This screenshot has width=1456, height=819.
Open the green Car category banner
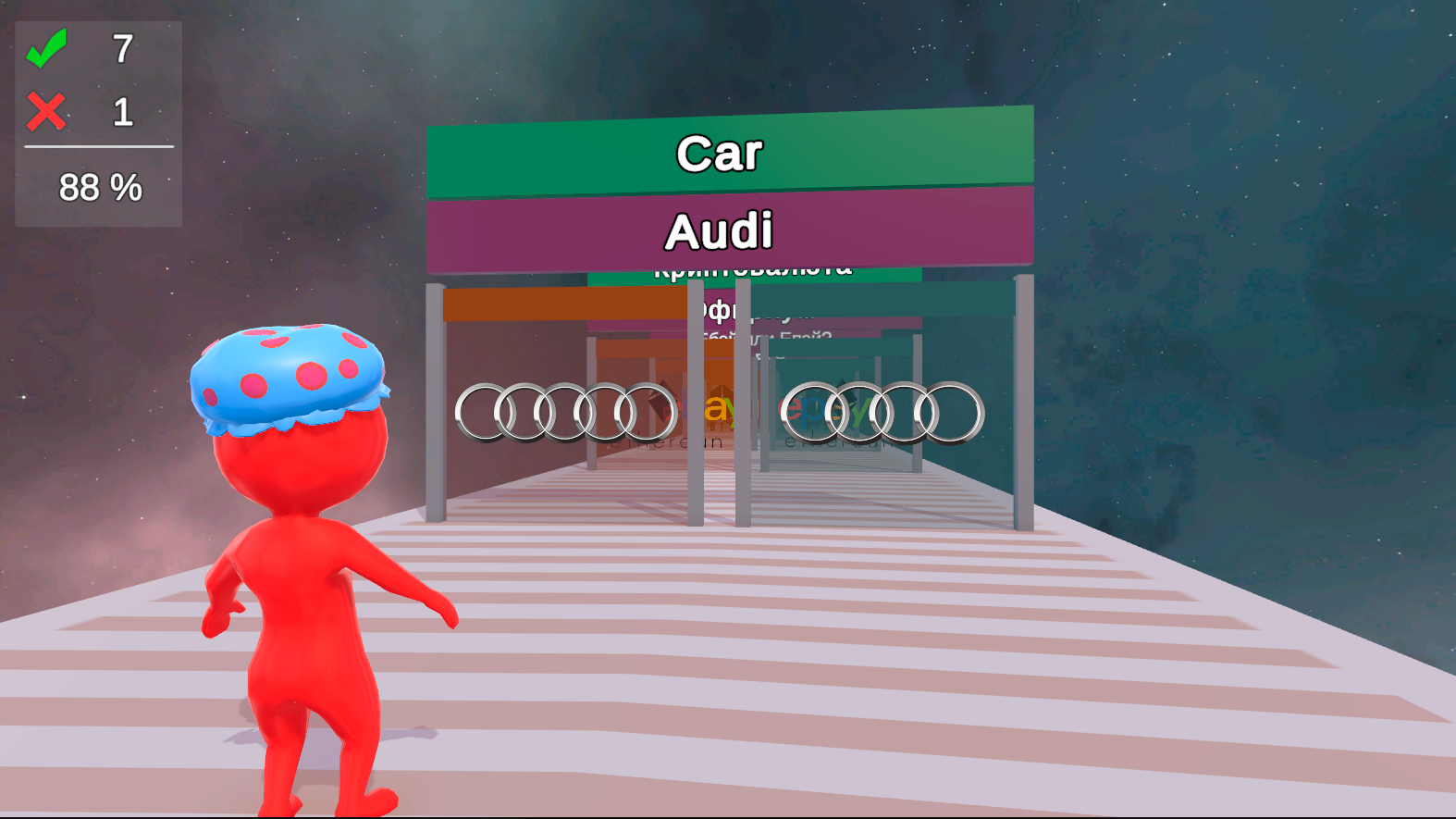[720, 153]
